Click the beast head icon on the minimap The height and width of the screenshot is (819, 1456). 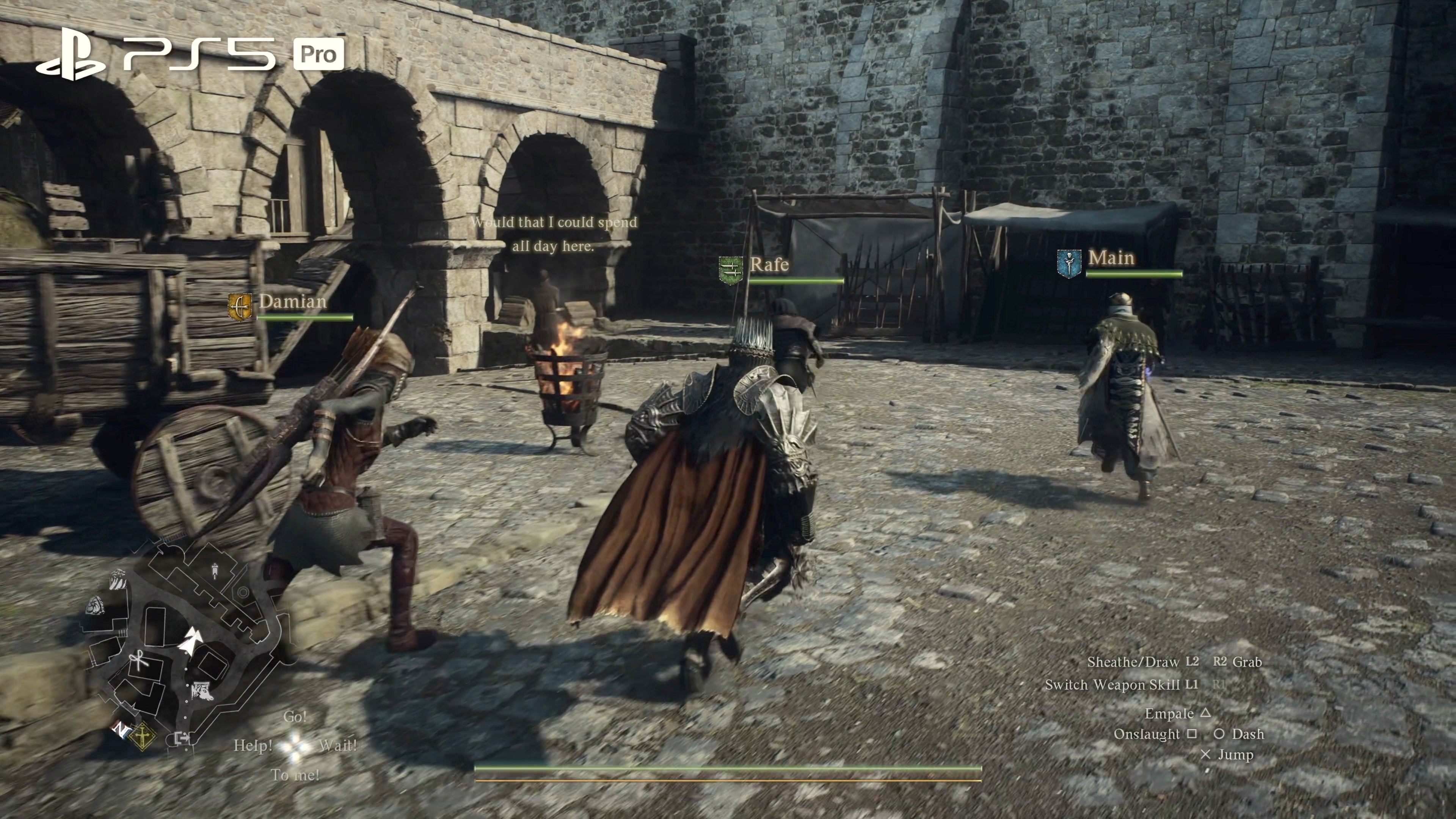[x=202, y=692]
